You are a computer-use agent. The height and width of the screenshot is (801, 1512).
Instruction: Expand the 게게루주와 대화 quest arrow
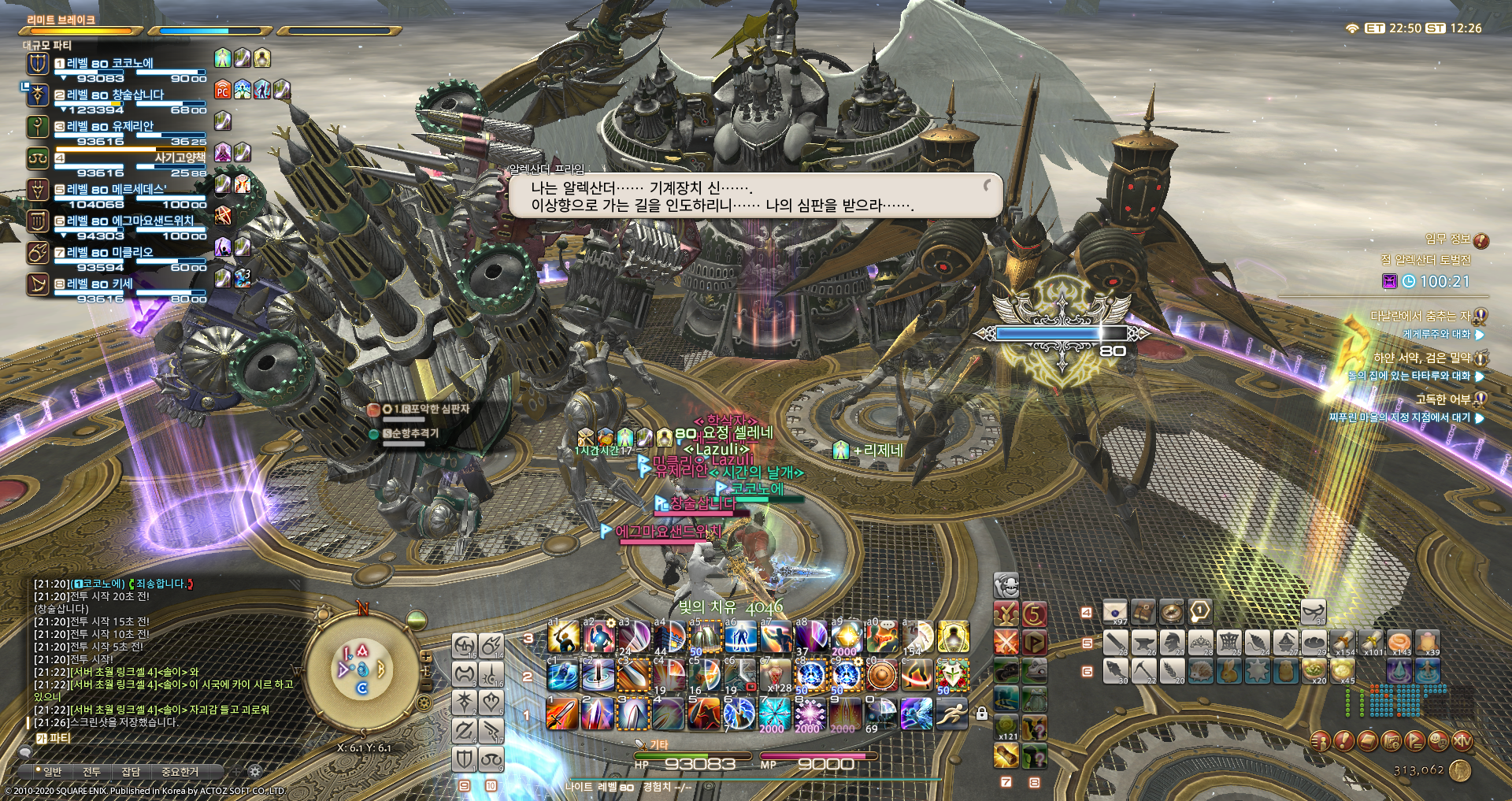tap(1479, 336)
